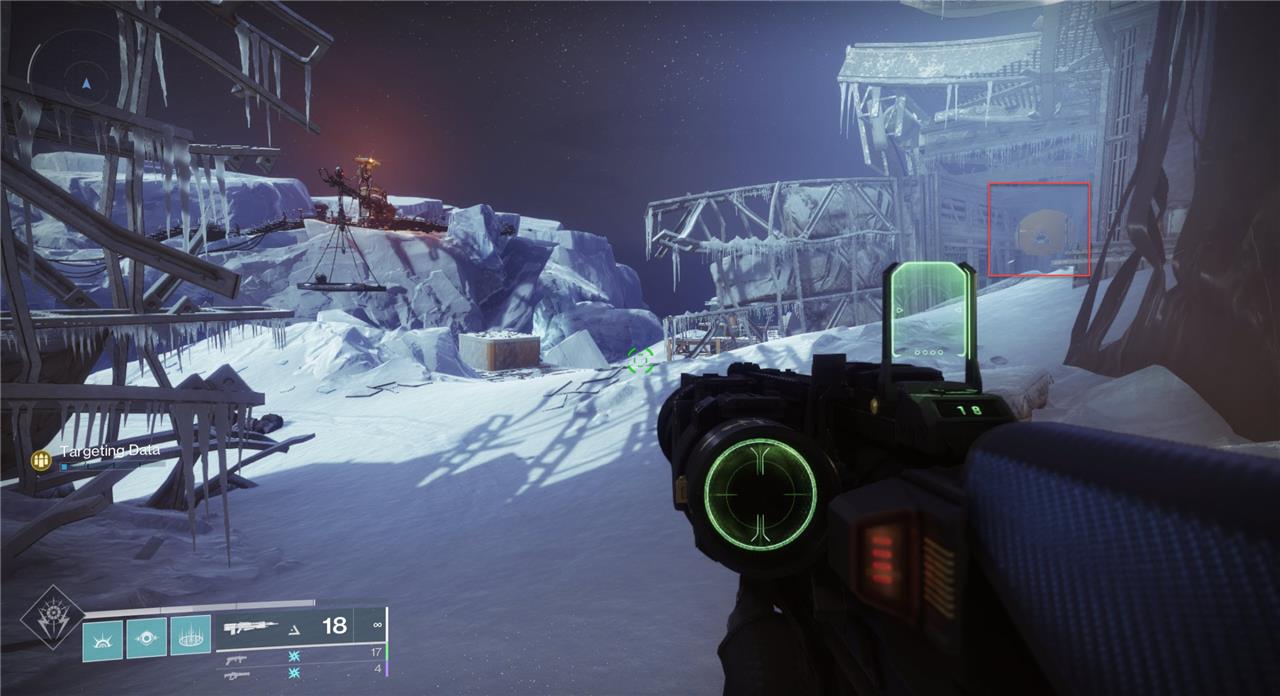1280x696 pixels.
Task: Use the melee ability with sunburst icon
Action: [102, 640]
